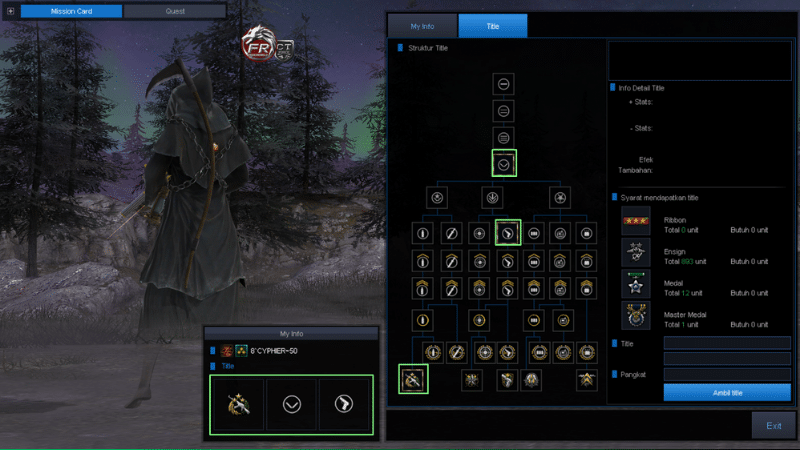Click the small square button beside Mission Card

coord(11,11)
